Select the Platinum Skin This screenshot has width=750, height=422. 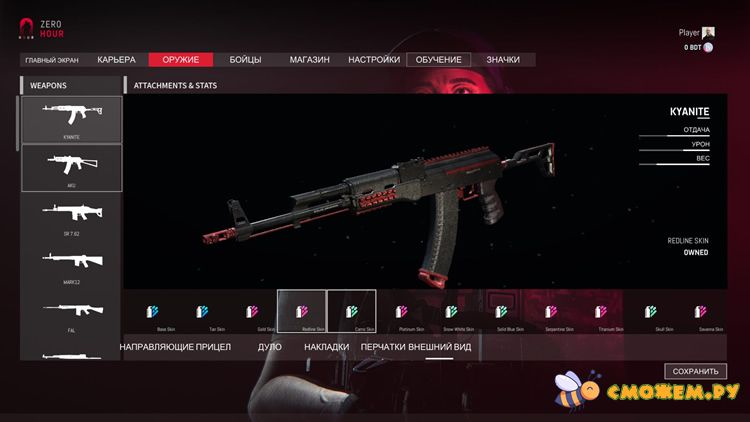(x=401, y=312)
